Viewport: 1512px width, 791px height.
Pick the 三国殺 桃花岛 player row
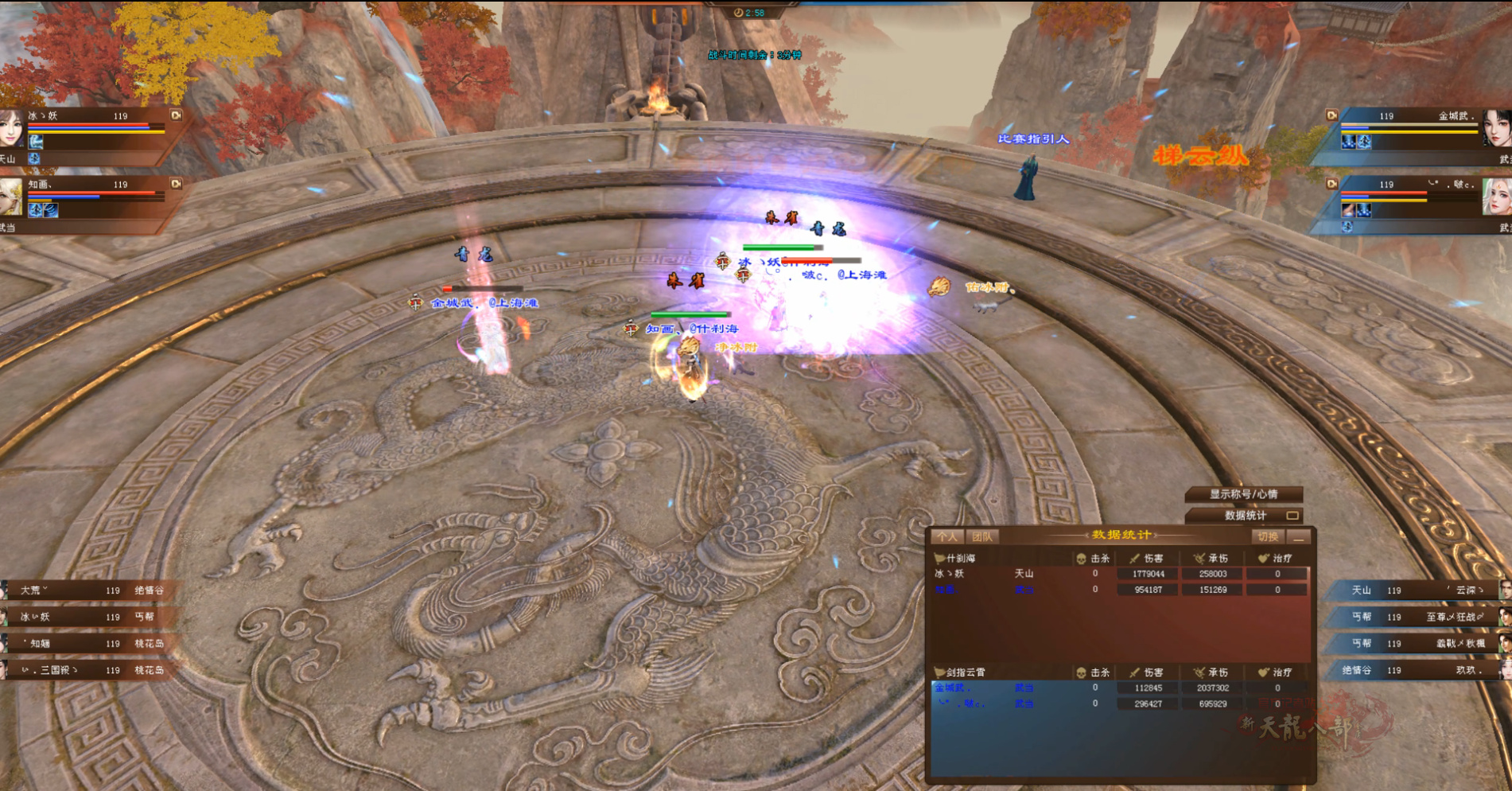pyautogui.click(x=87, y=670)
